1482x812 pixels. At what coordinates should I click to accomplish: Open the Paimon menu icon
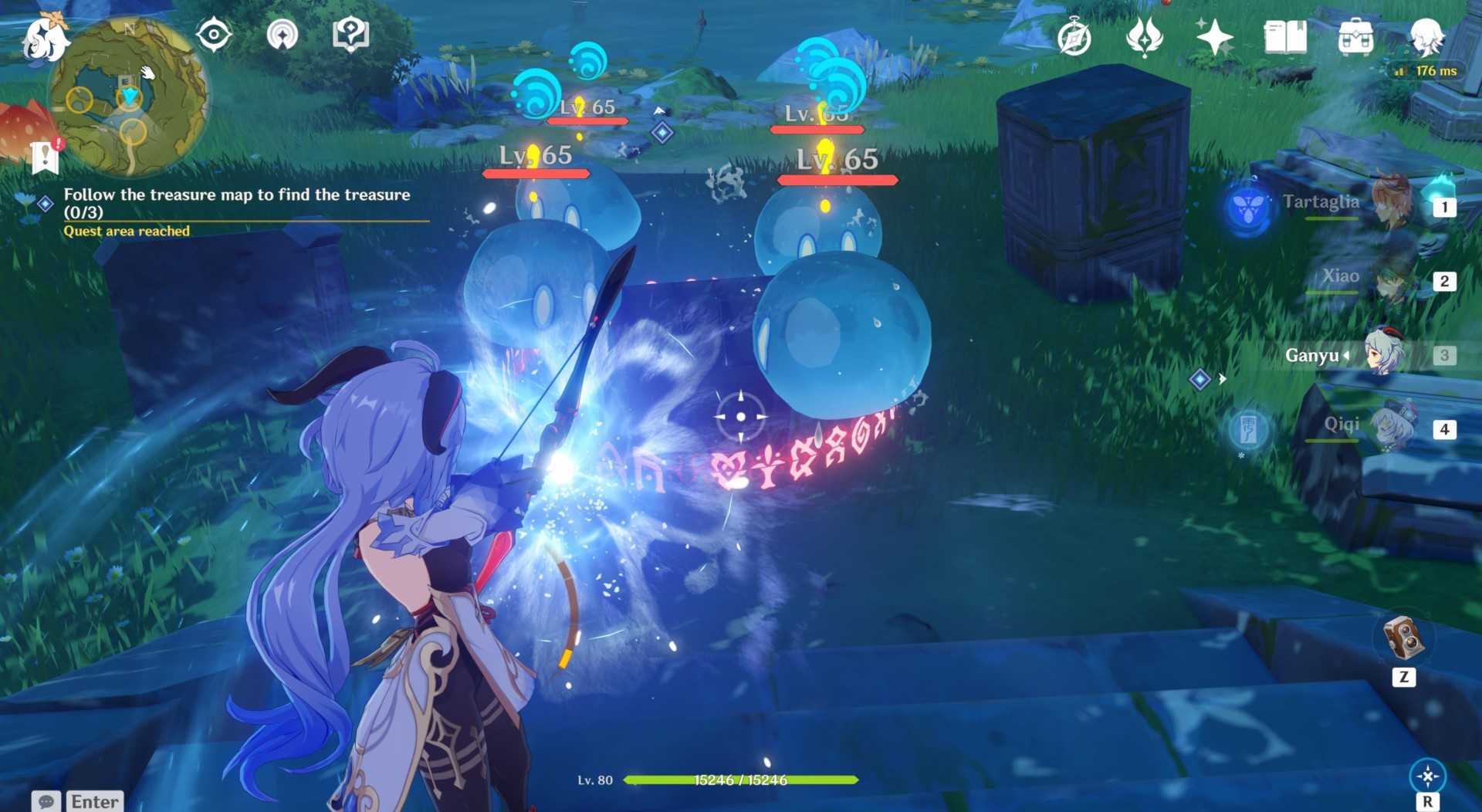(x=45, y=39)
